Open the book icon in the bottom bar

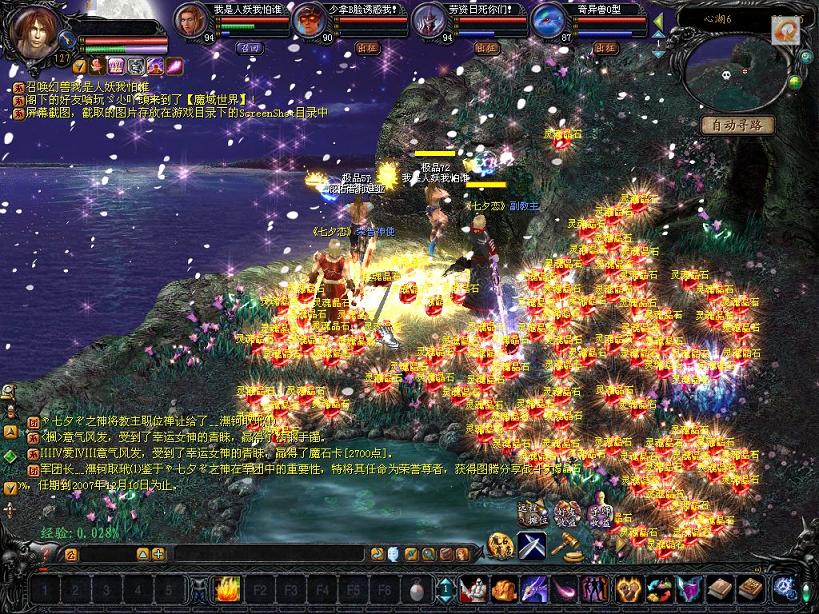click(720, 589)
